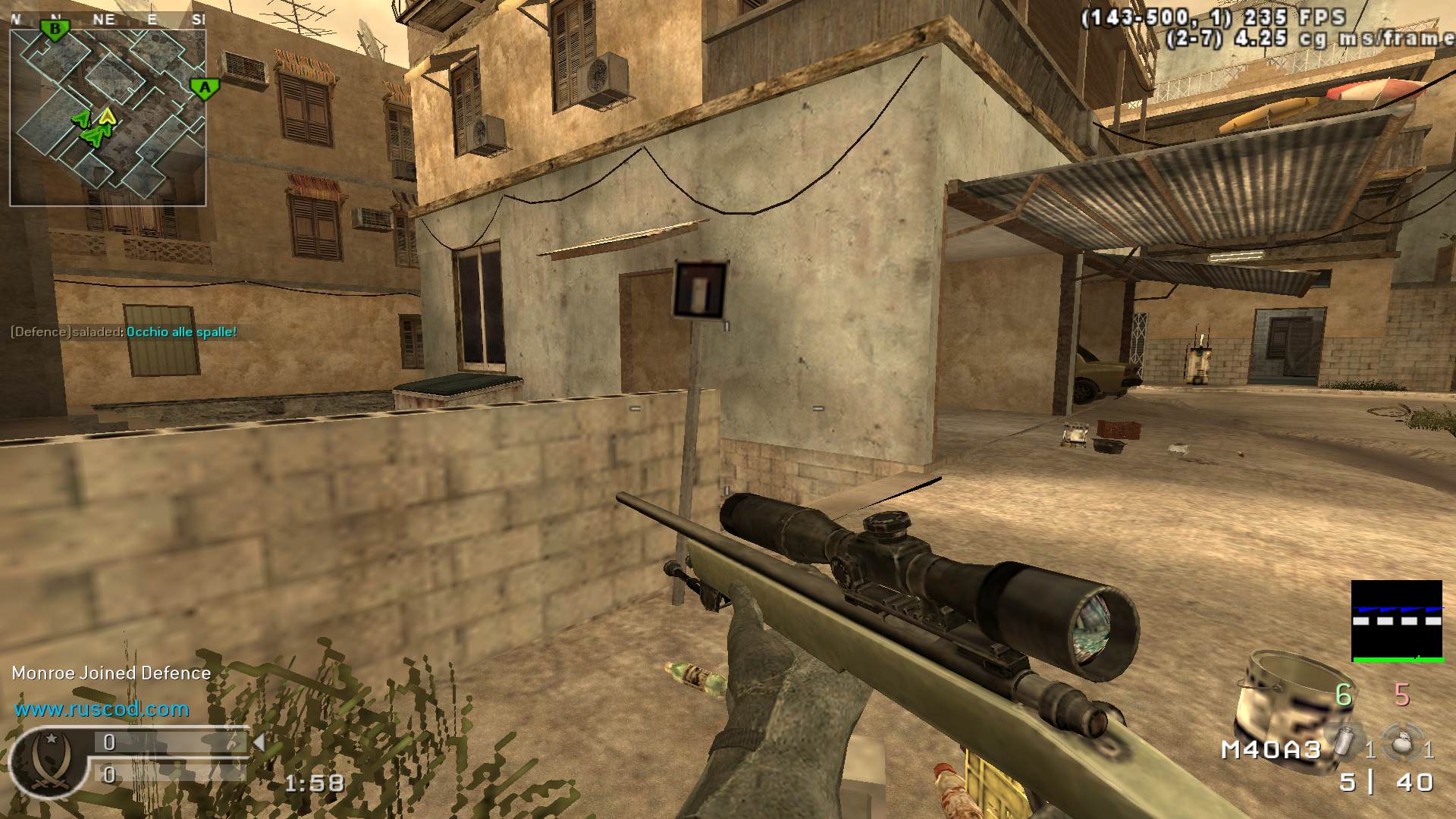Open the www.ruscod.com link
This screenshot has height=819, width=1456.
coord(99,711)
